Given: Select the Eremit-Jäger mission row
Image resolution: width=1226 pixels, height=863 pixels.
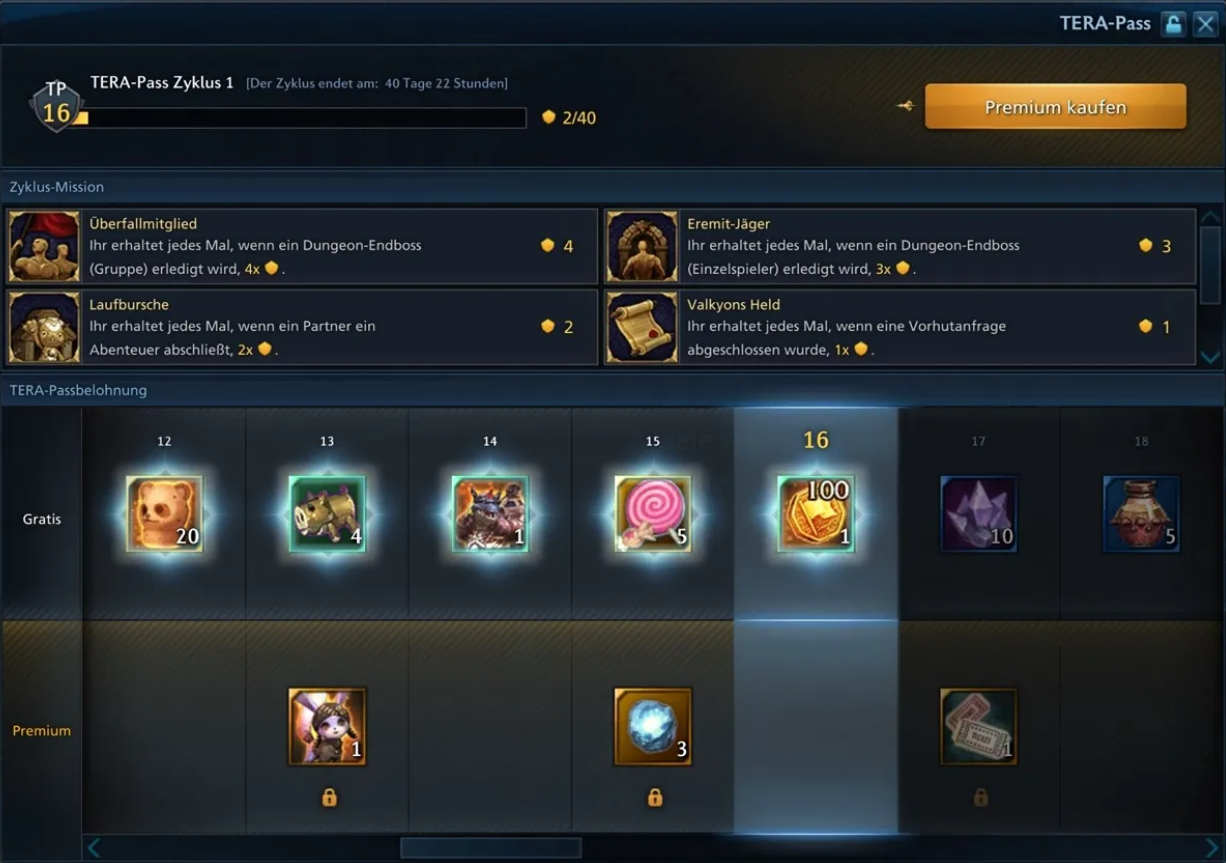Looking at the screenshot, I should (899, 246).
